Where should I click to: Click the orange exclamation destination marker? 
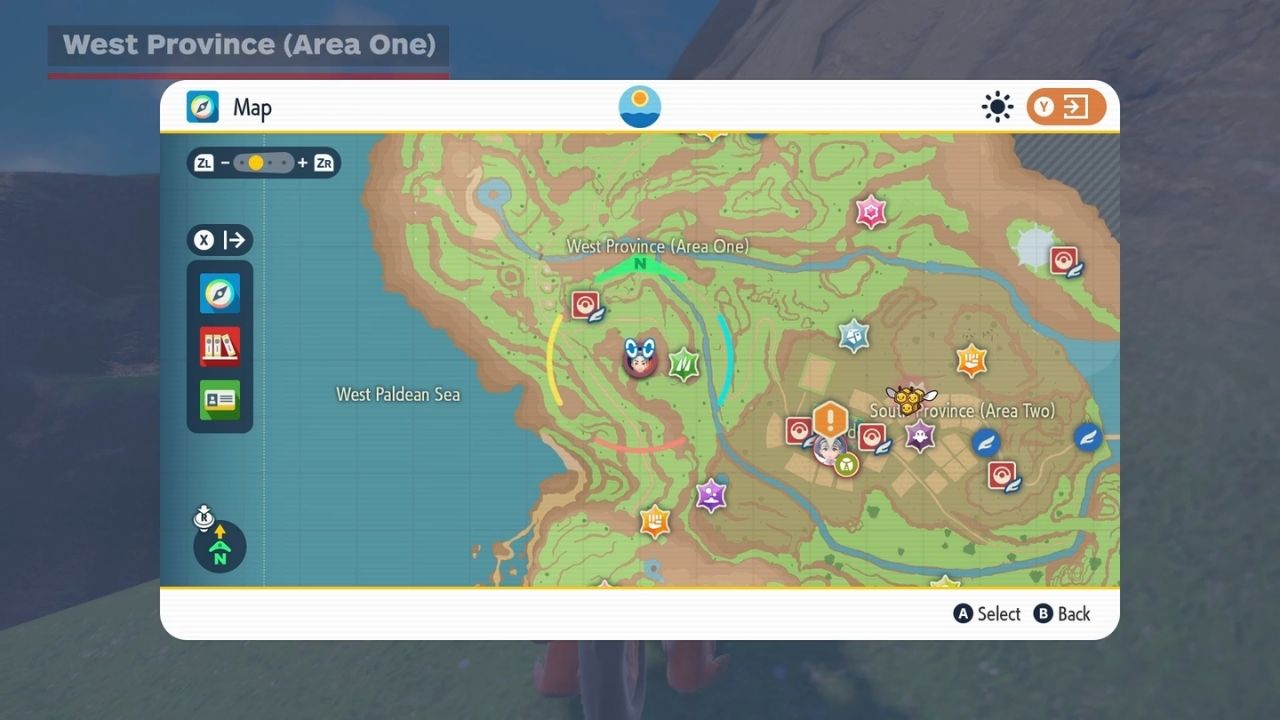[830, 420]
